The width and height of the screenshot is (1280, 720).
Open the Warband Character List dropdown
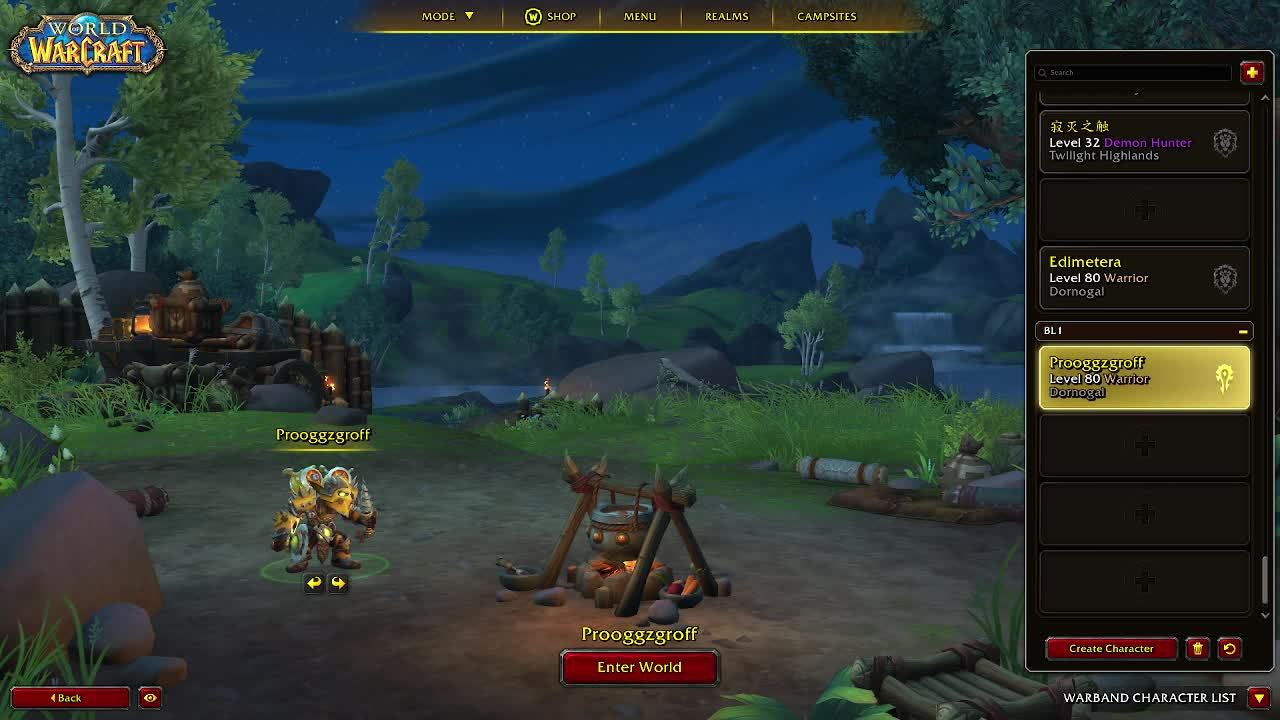tap(1259, 697)
